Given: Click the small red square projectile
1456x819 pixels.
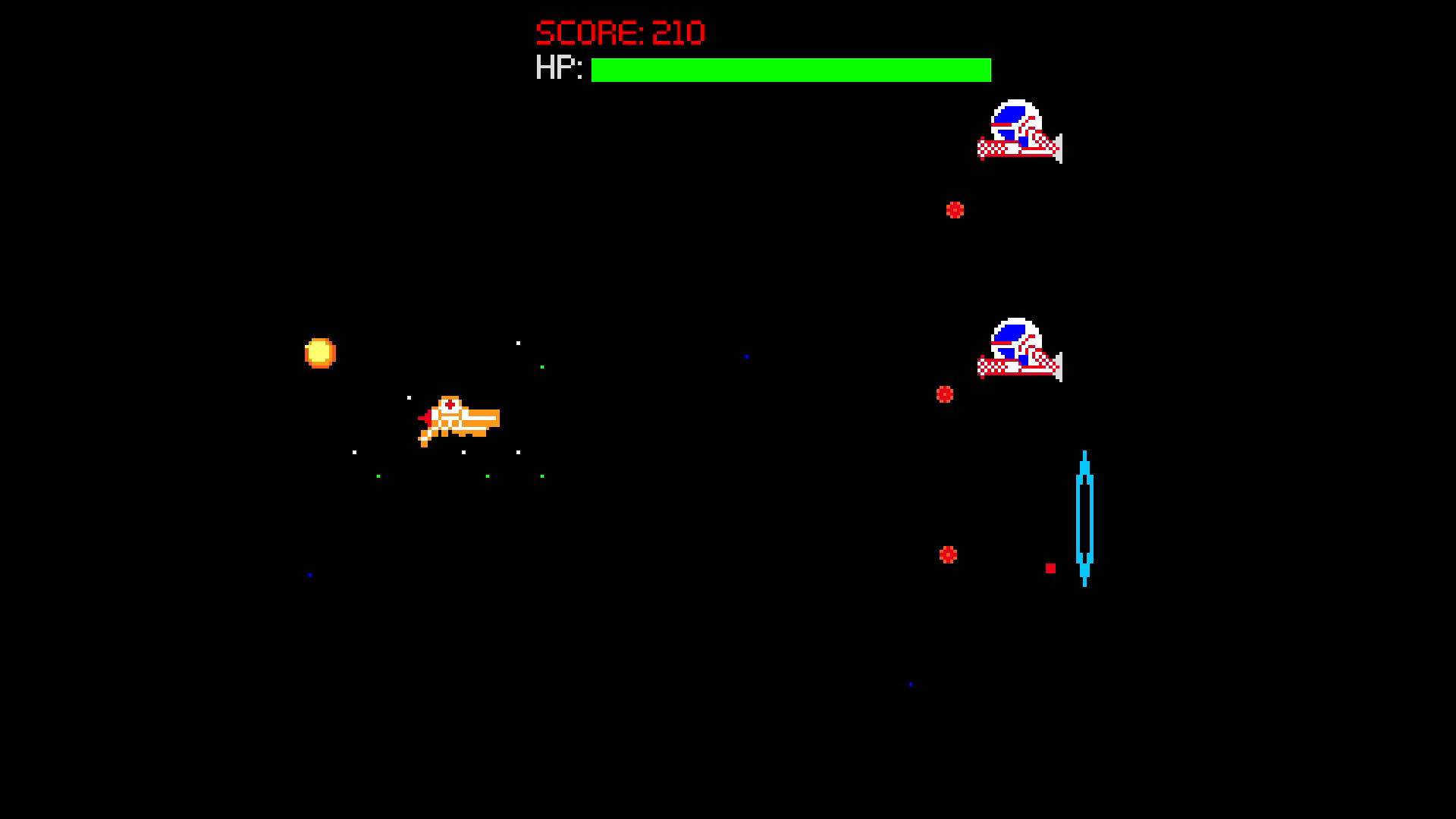Looking at the screenshot, I should coord(1051,566).
